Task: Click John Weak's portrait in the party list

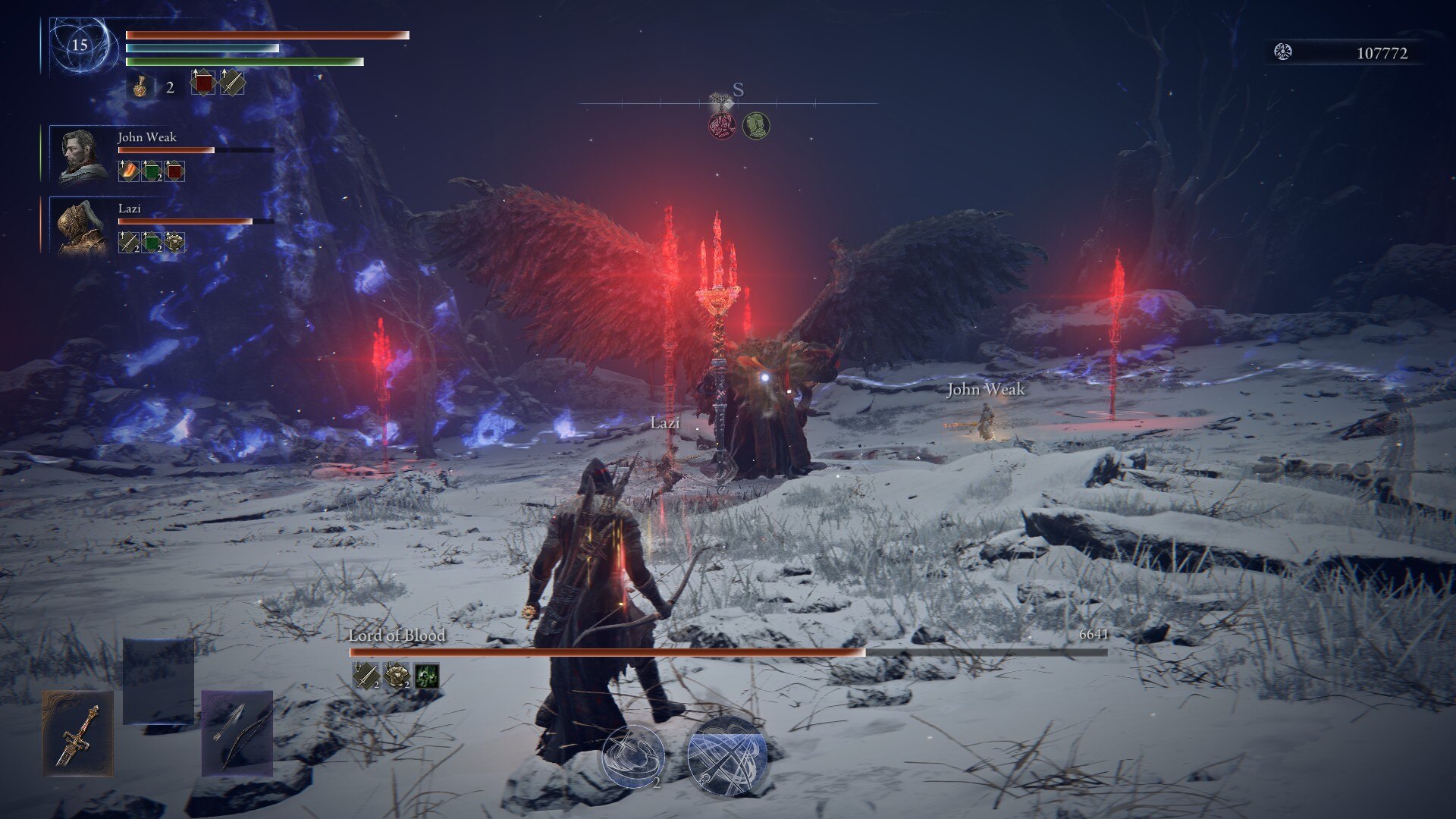Action: [x=78, y=154]
